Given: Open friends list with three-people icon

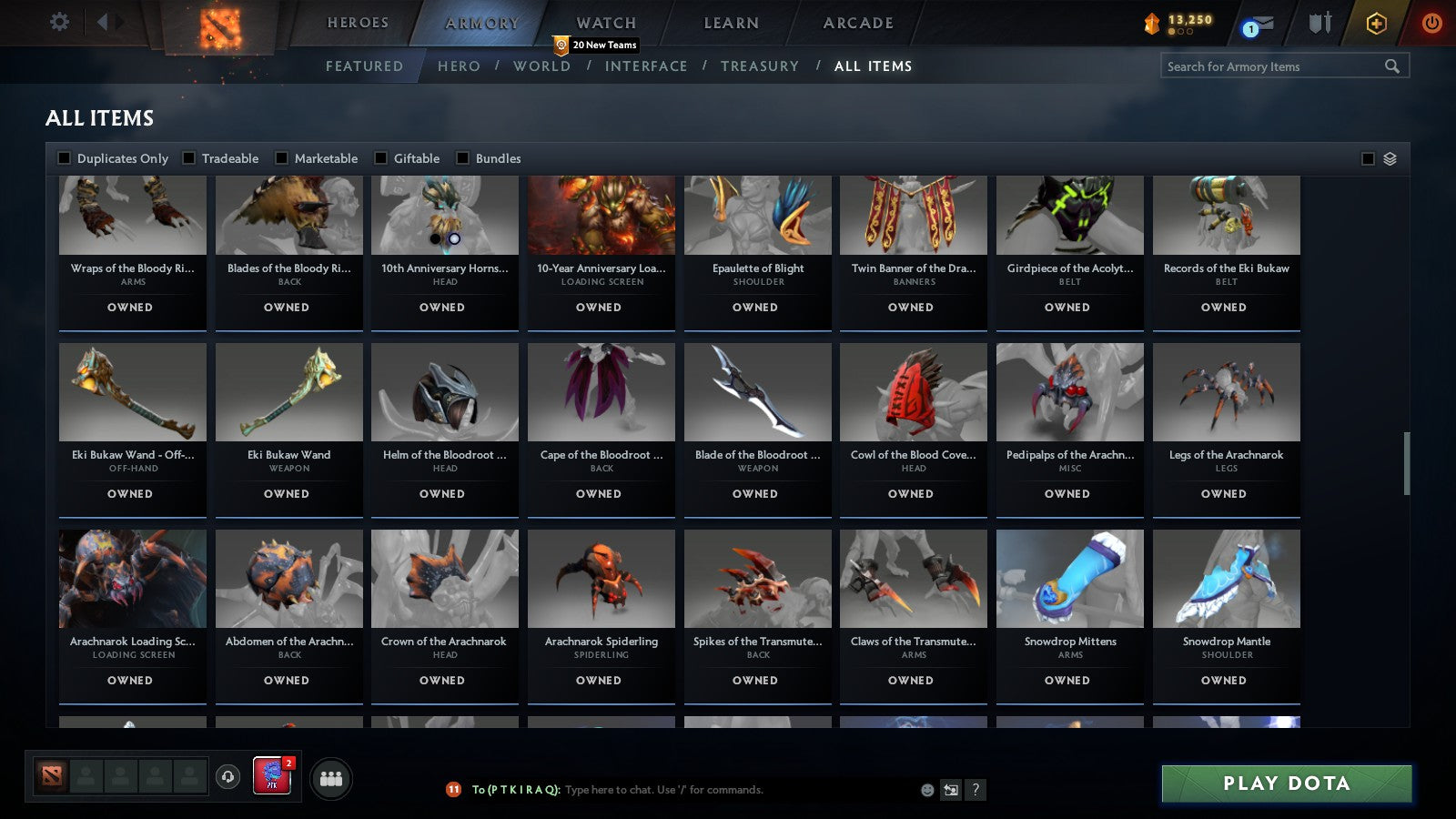Looking at the screenshot, I should click(x=332, y=777).
